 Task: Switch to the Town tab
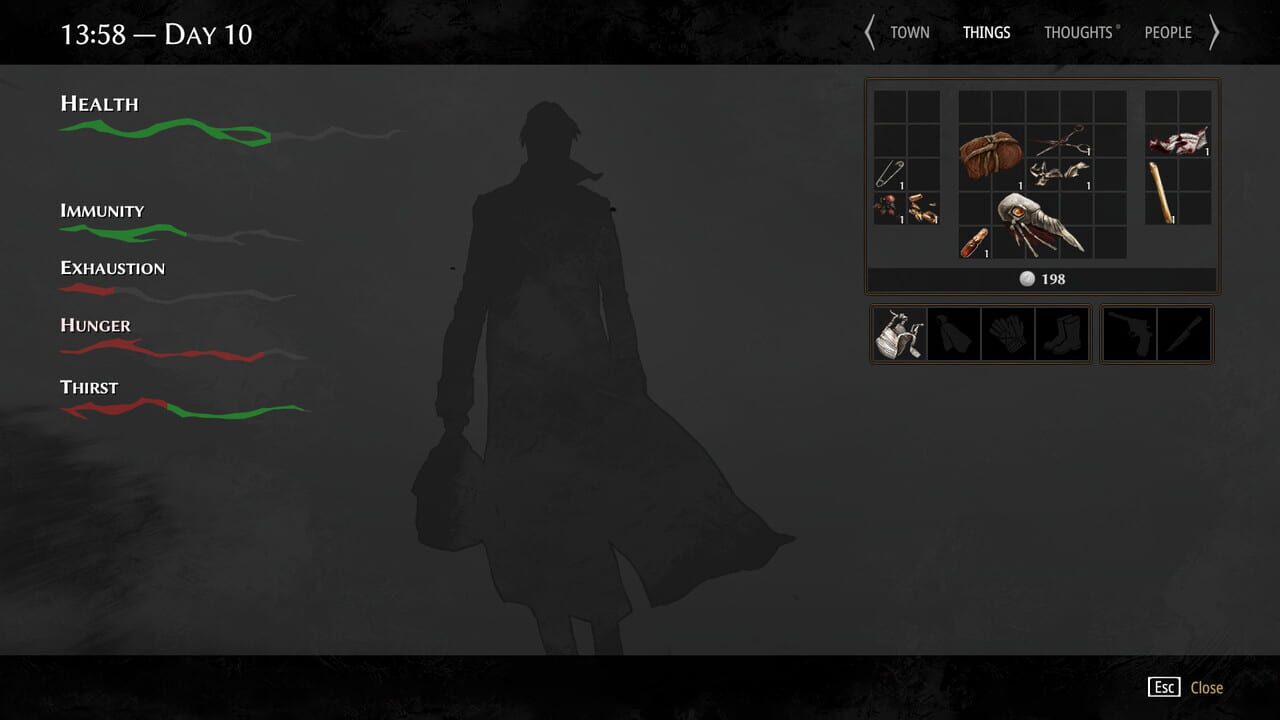909,32
